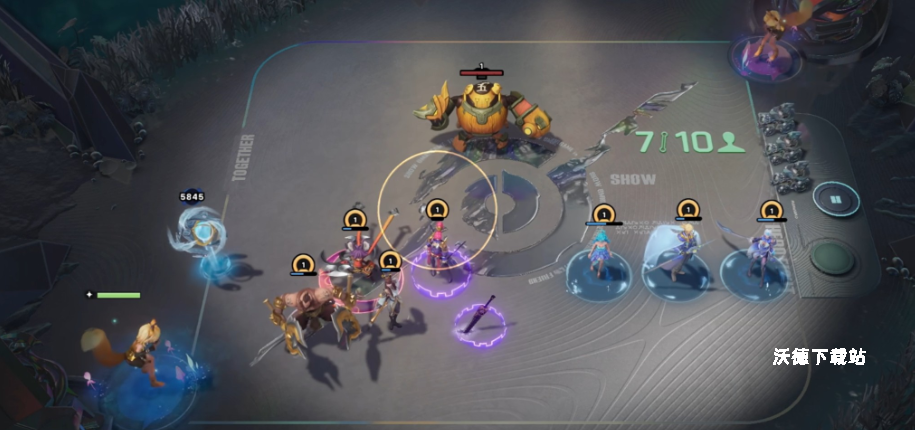Select the white-haired champion on the blue pad
The height and width of the screenshot is (430, 915).
point(756,254)
